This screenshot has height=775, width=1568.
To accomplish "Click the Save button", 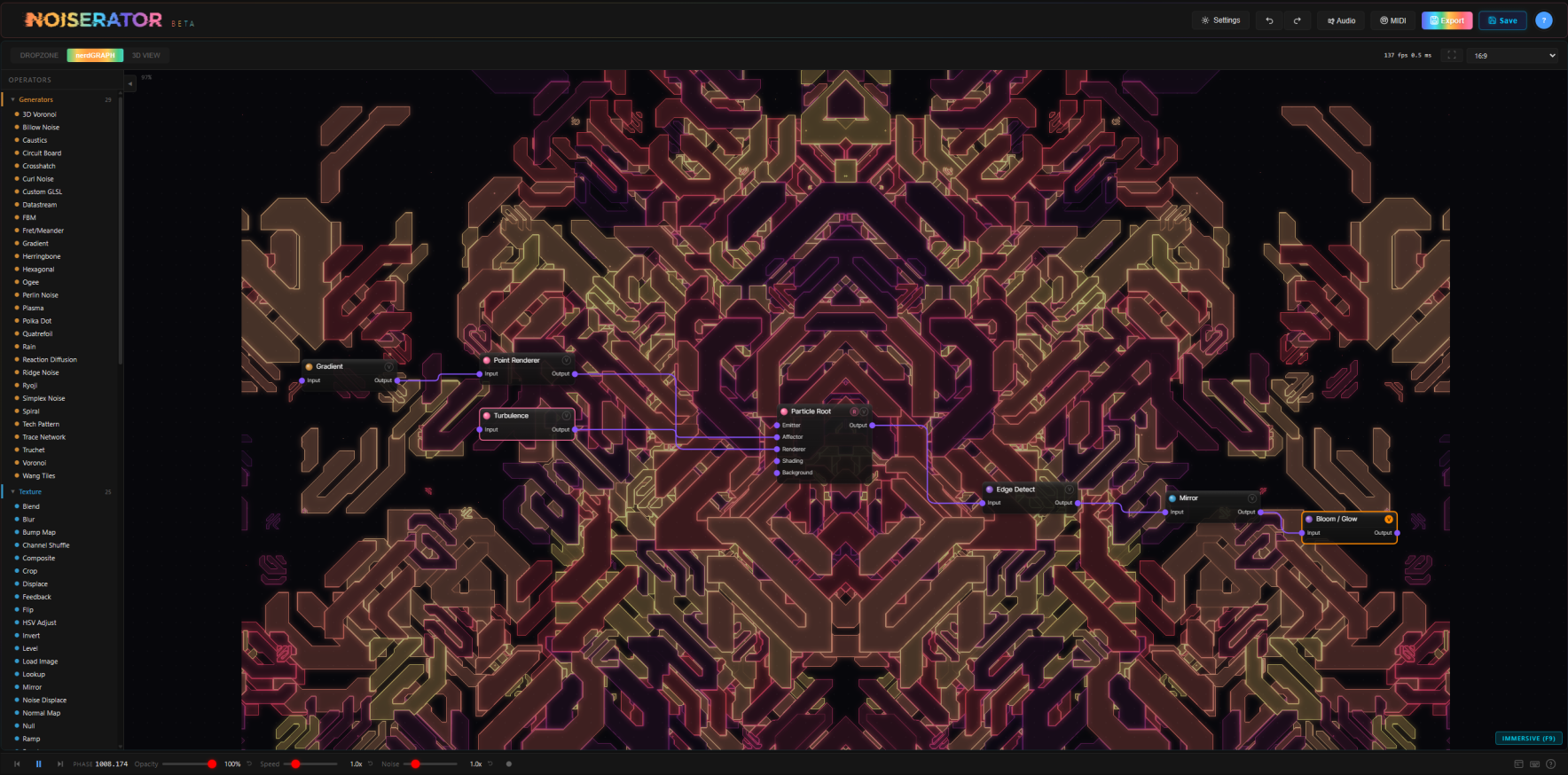I will click(x=1501, y=20).
